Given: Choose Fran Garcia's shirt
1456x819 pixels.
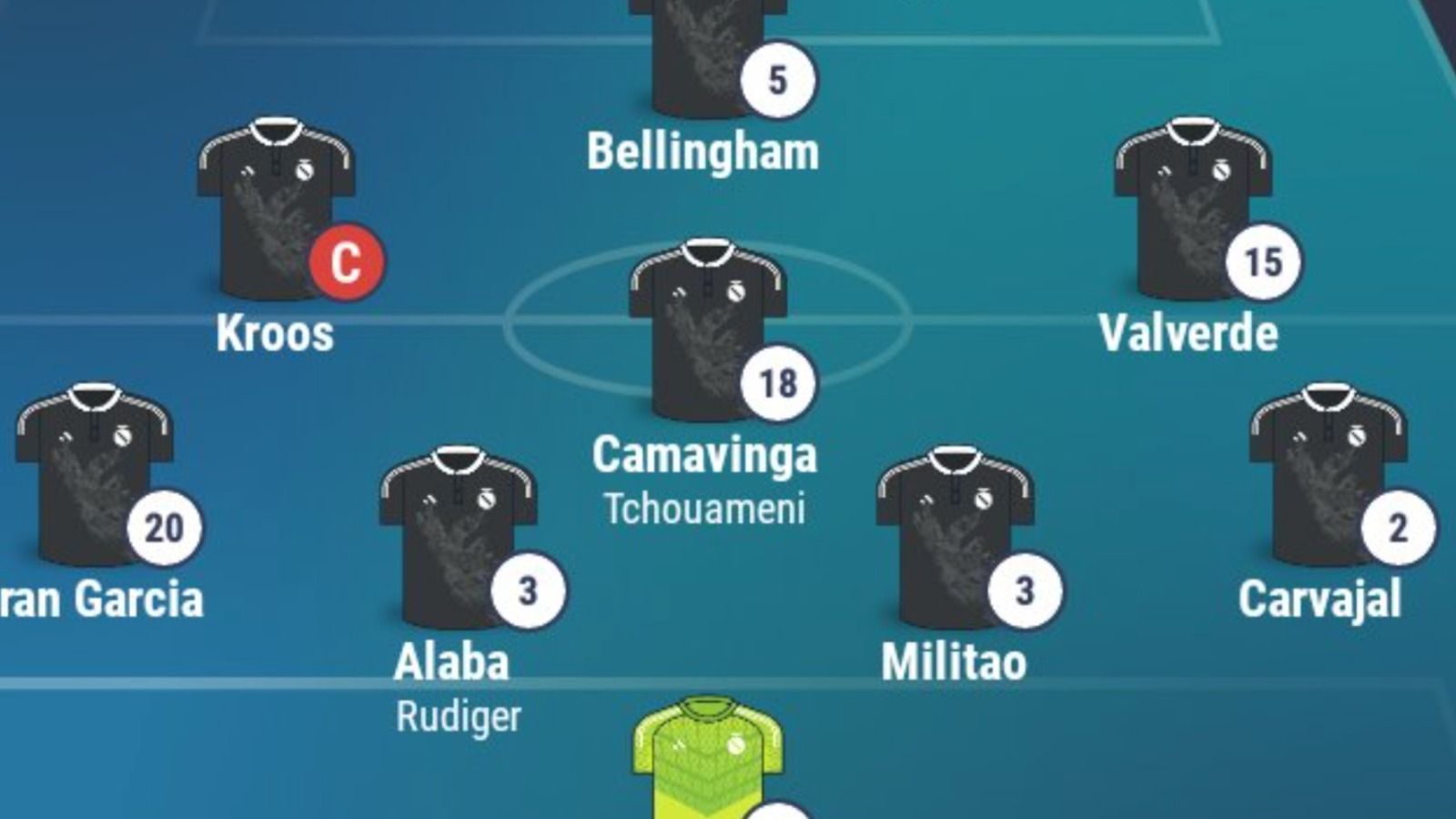Looking at the screenshot, I should click(93, 473).
